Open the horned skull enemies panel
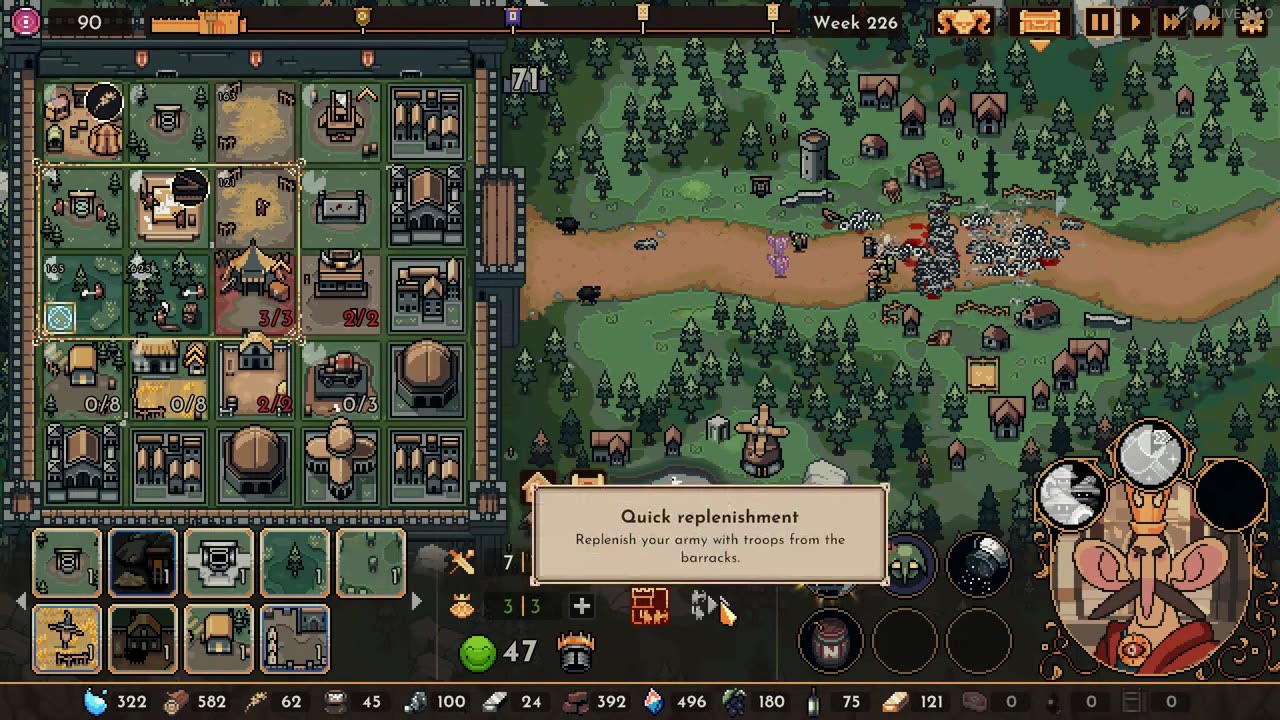Viewport: 1280px width, 720px height. pyautogui.click(x=964, y=22)
